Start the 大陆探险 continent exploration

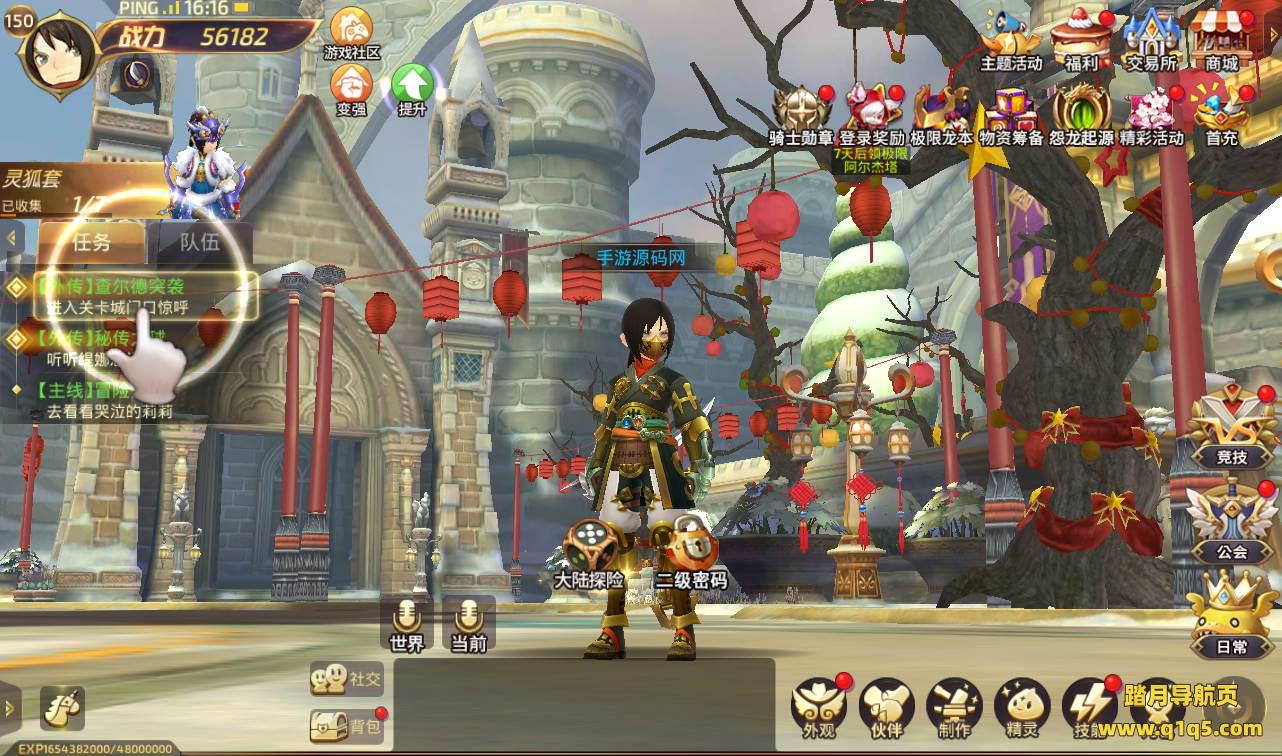point(588,552)
